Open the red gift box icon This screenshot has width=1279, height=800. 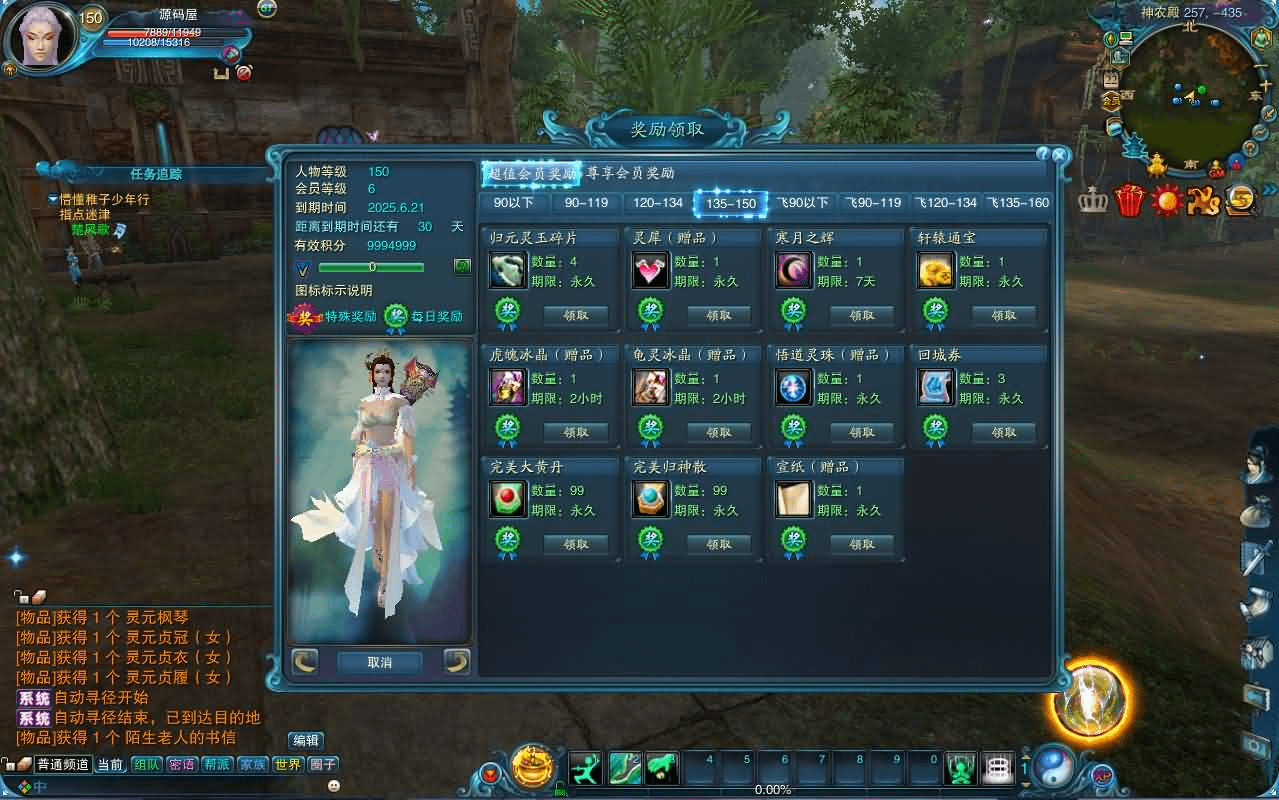(x=1129, y=200)
